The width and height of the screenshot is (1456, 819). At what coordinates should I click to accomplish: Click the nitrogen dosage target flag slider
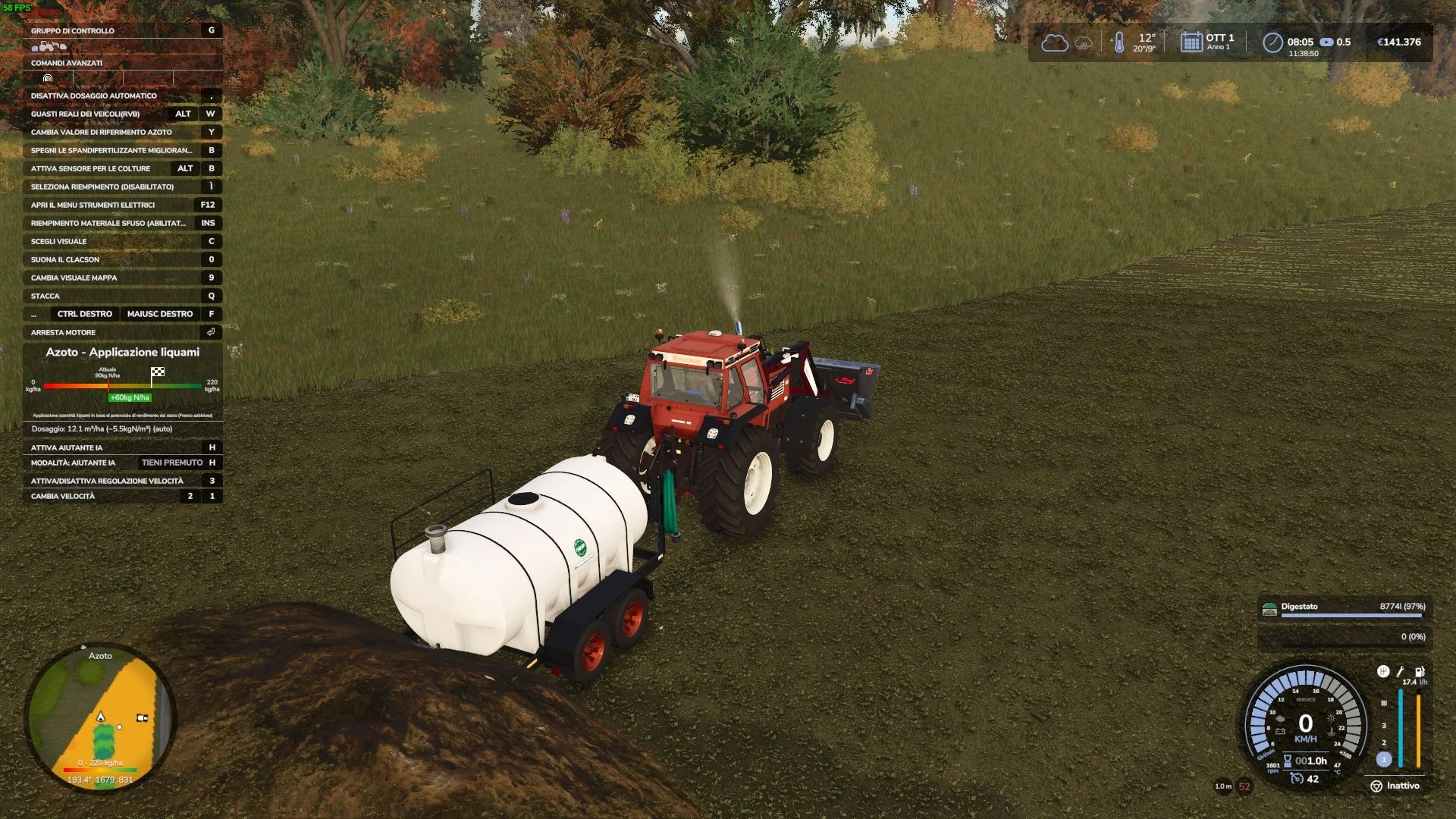coord(158,372)
